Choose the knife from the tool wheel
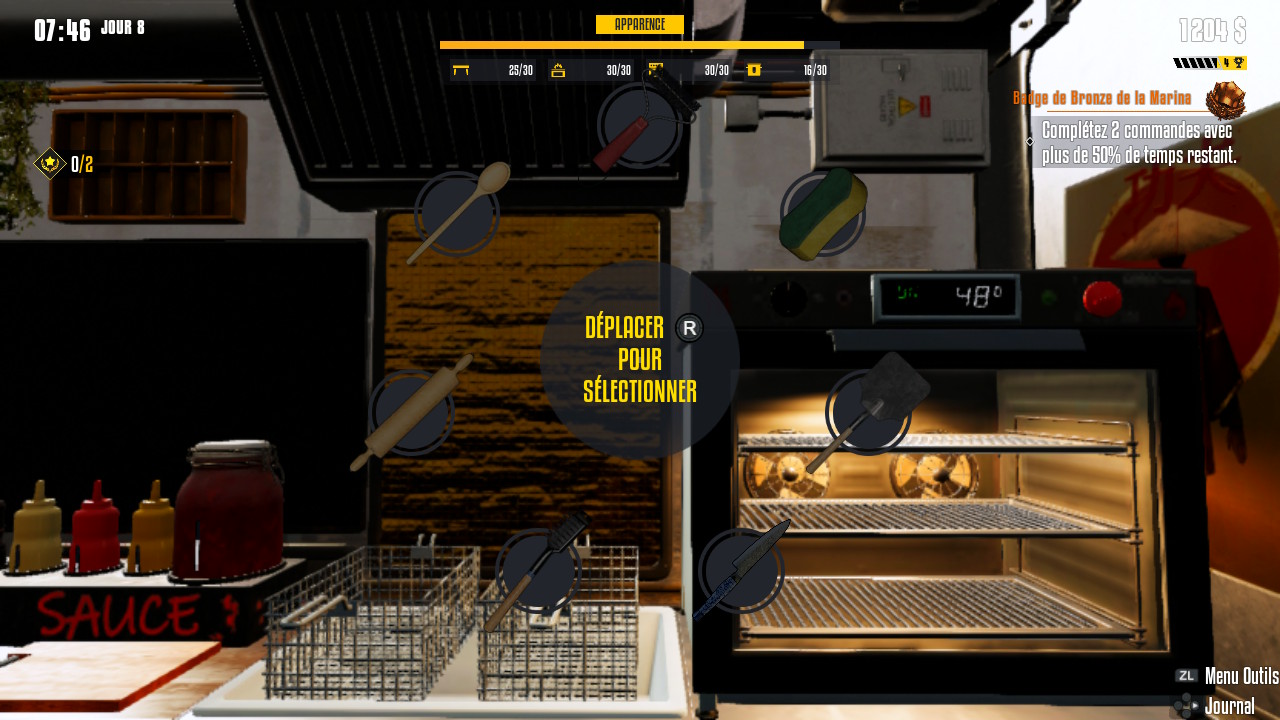1280x720 pixels. 741,570
